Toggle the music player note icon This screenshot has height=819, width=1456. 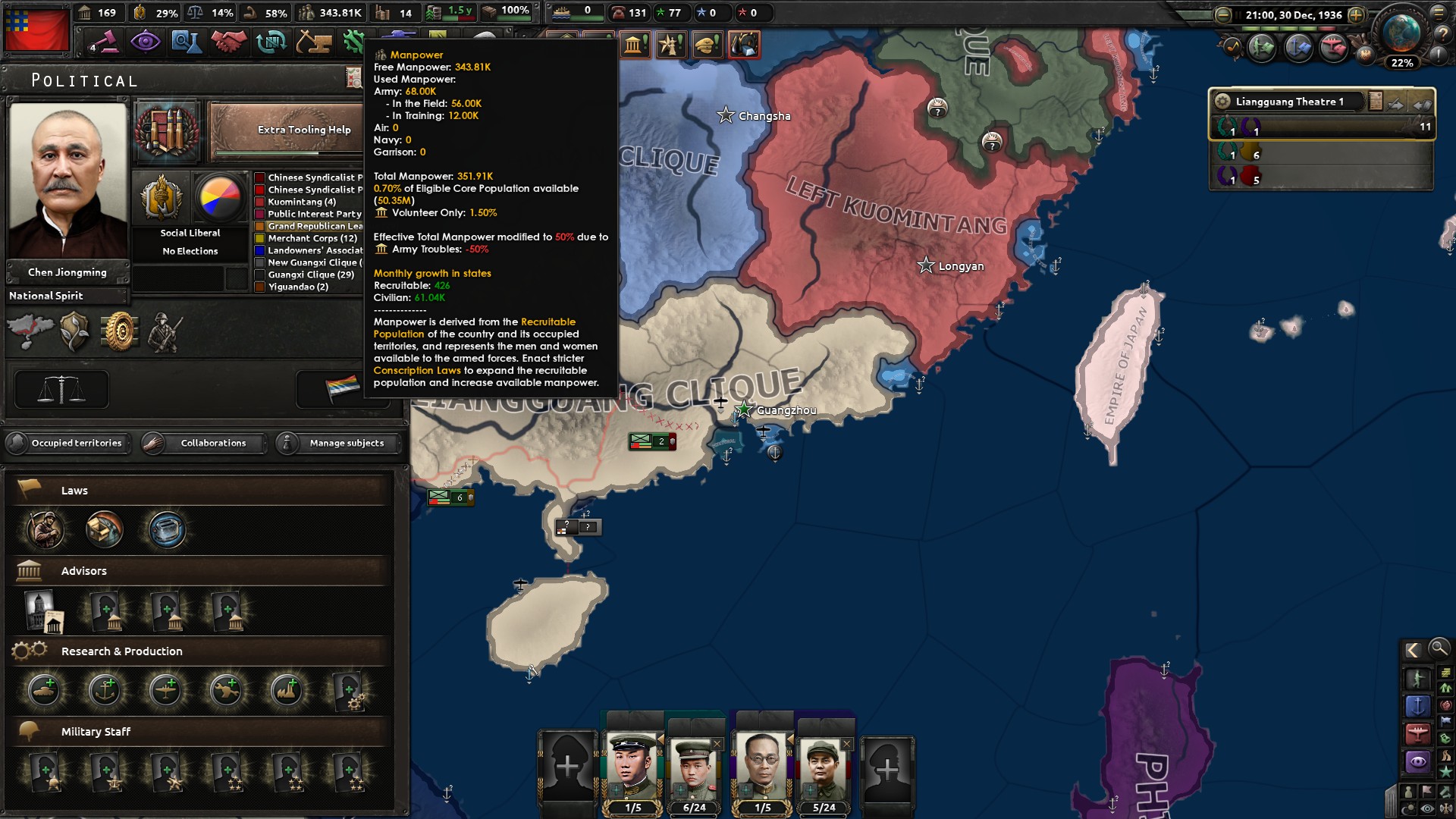1233,45
